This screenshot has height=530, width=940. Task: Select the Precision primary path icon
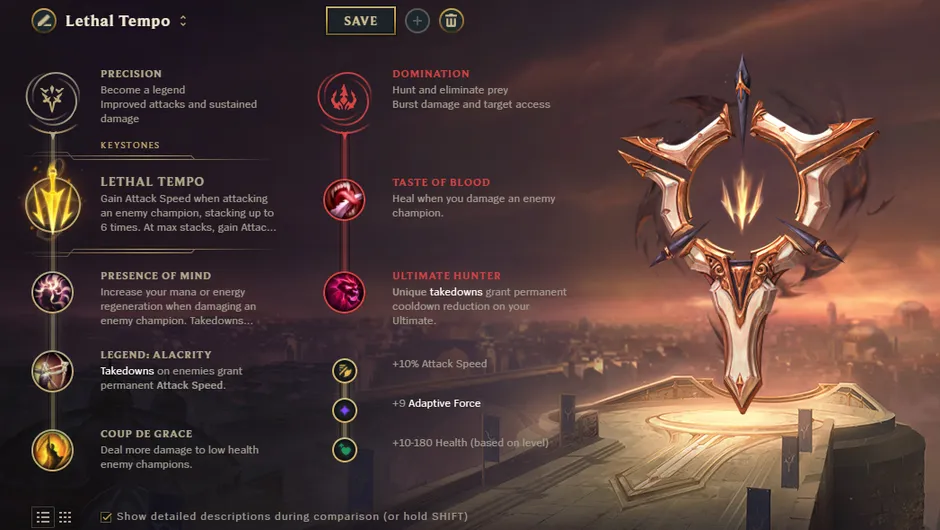pos(52,96)
